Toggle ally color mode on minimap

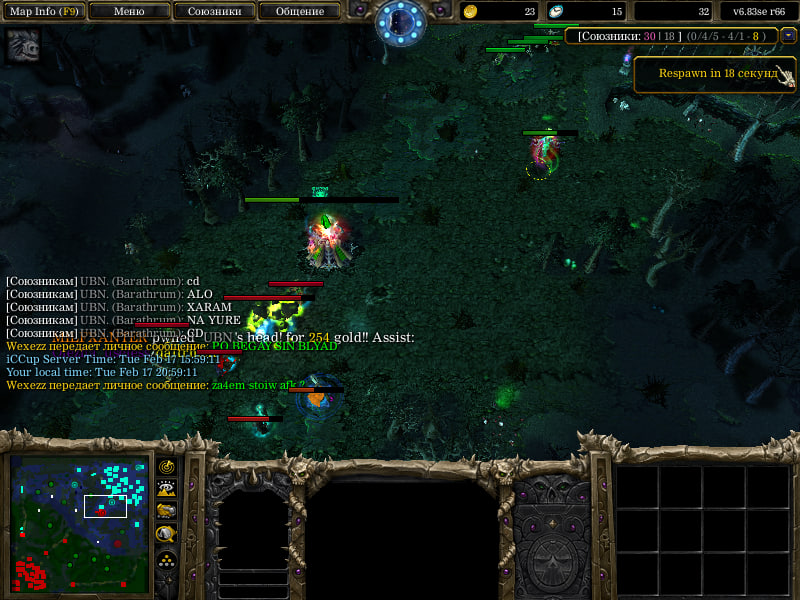[167, 512]
